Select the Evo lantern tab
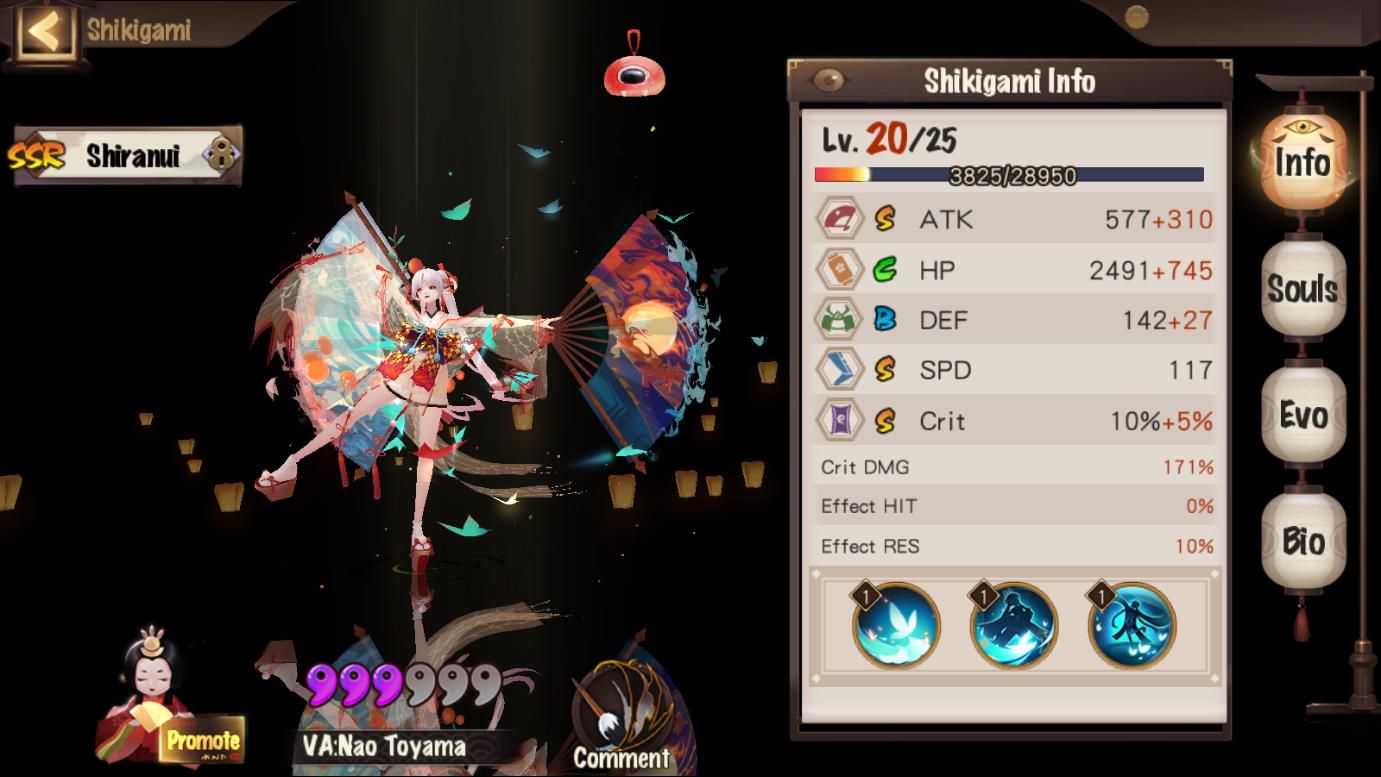Image resolution: width=1381 pixels, height=777 pixels. click(1302, 415)
